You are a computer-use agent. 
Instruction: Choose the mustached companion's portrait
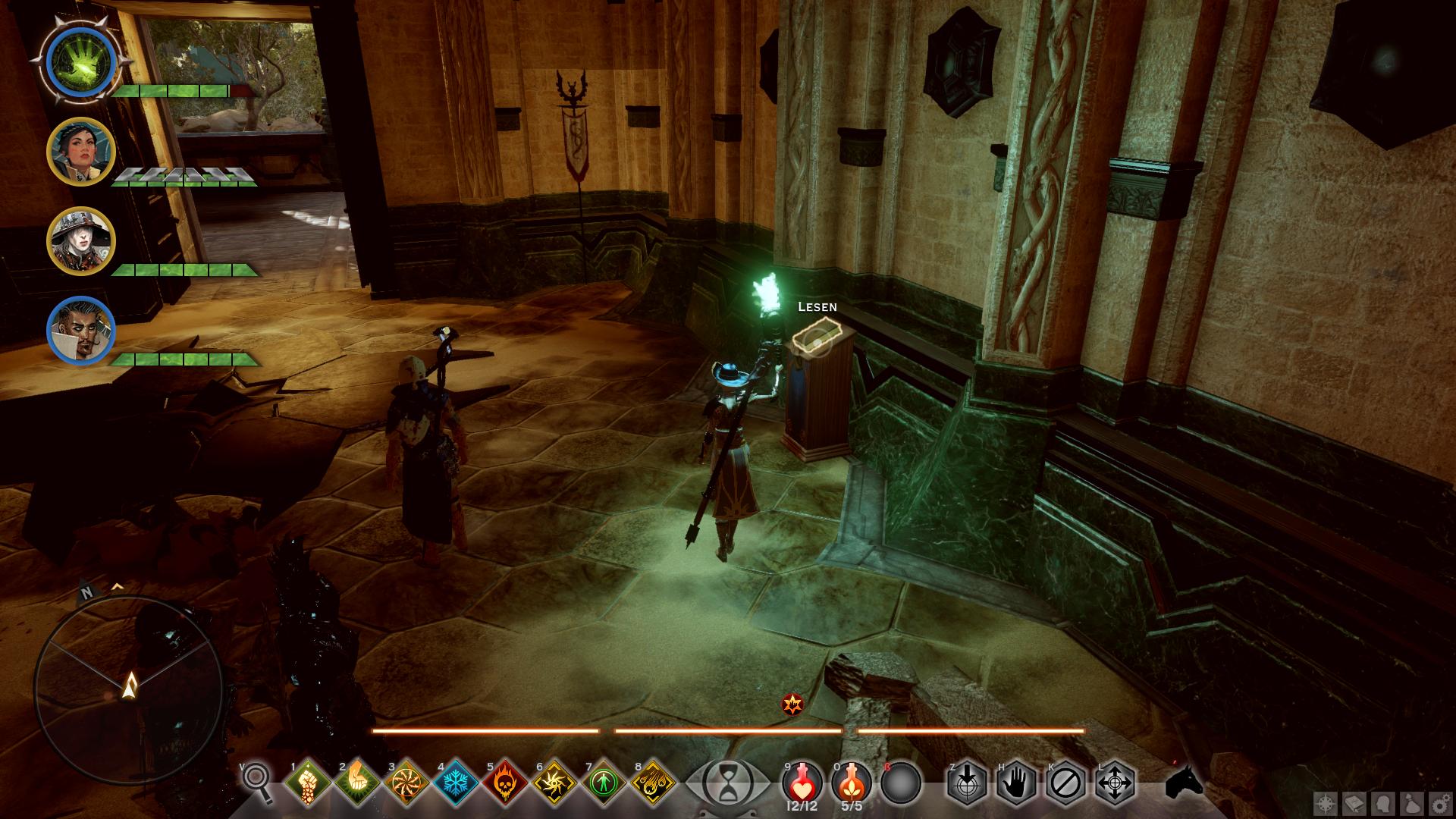(81, 331)
